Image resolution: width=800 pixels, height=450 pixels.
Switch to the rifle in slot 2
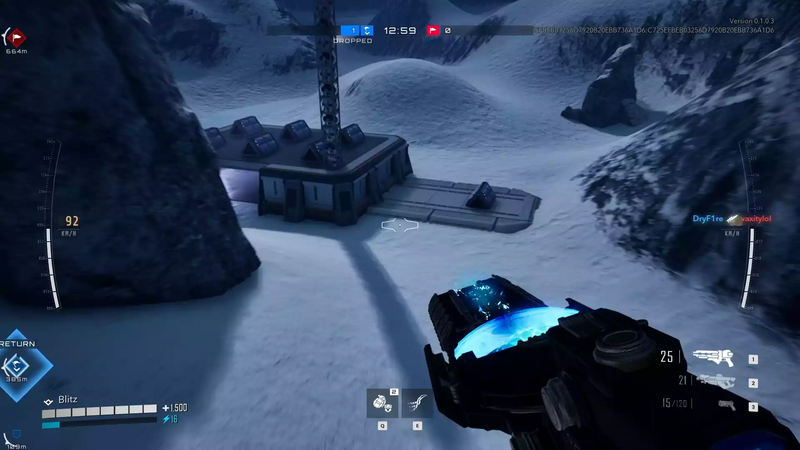[x=716, y=381]
